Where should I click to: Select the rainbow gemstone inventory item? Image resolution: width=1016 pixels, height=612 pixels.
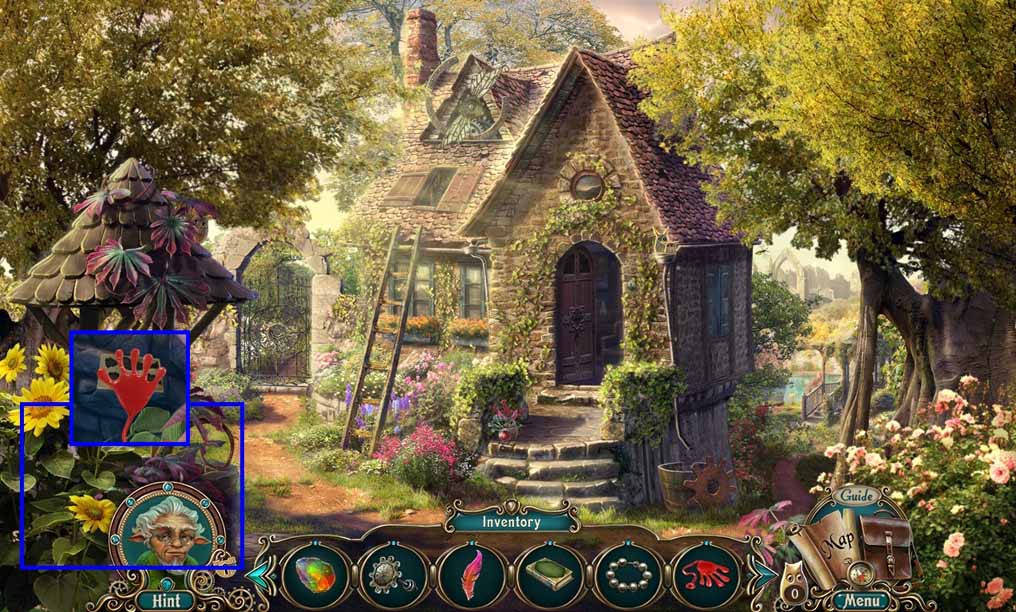coord(315,576)
